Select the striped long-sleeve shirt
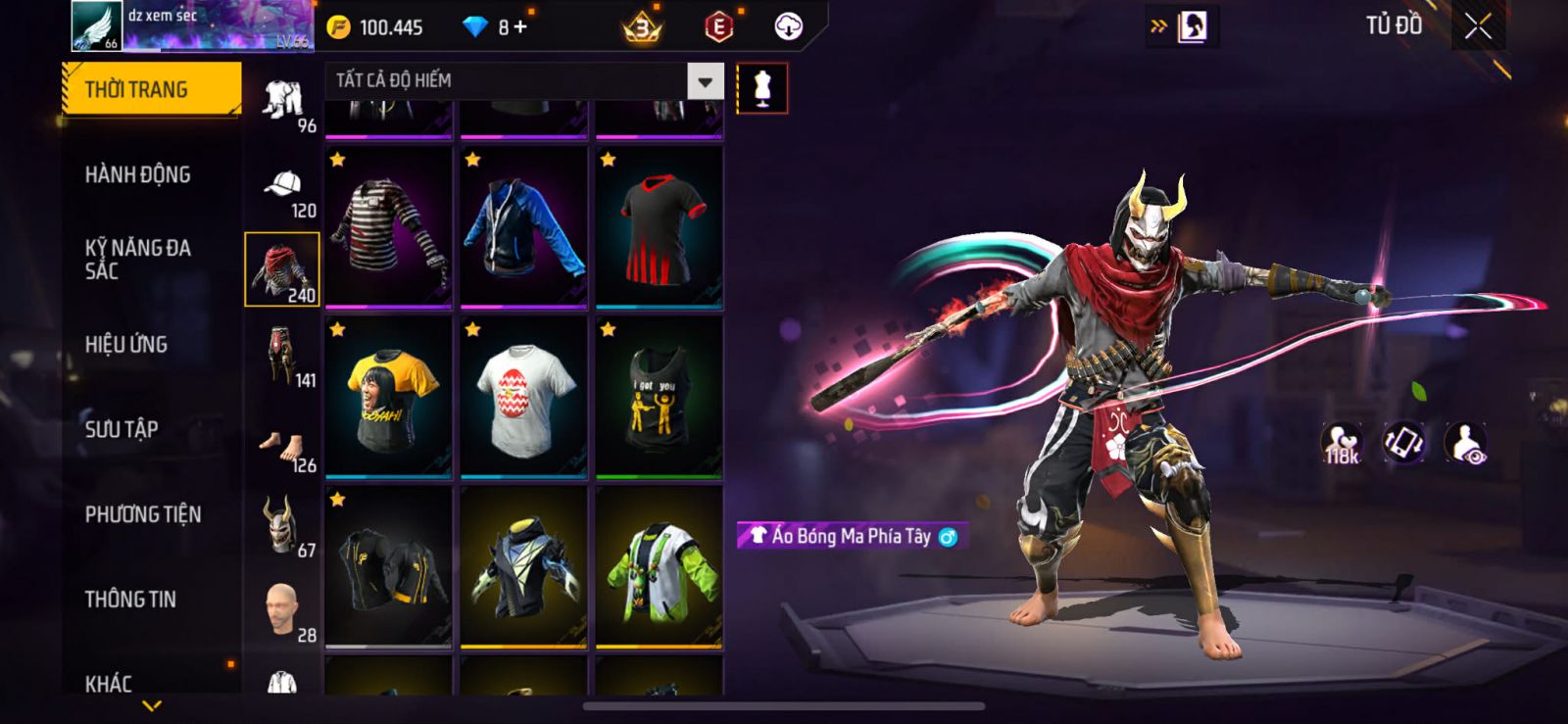 point(388,226)
